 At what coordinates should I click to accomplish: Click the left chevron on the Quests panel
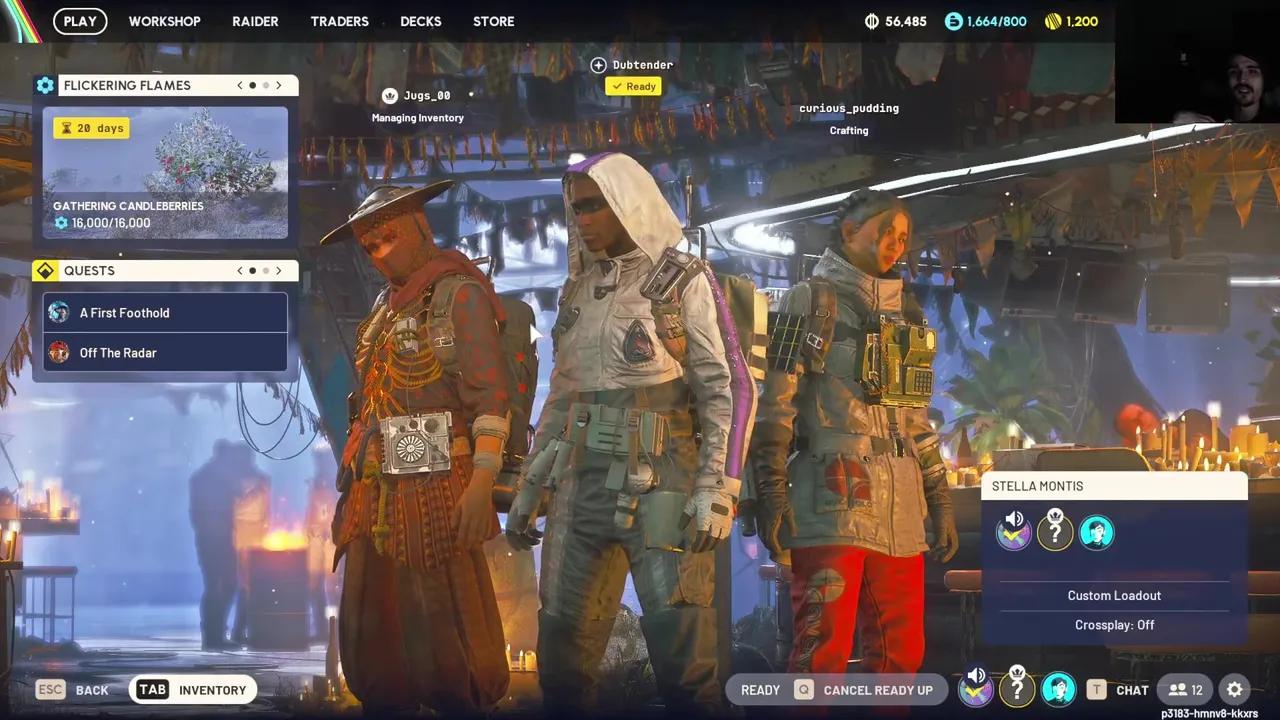(239, 270)
